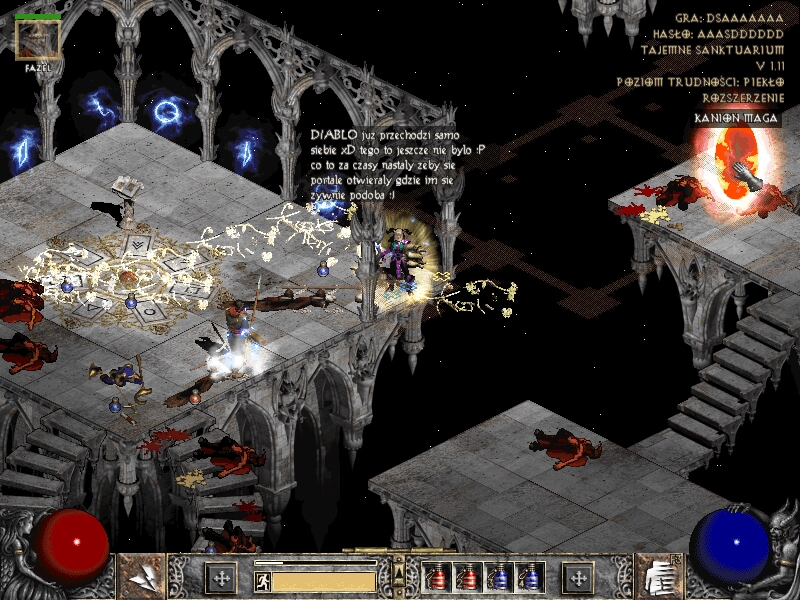Viewport: 800px width, 600px height.
Task: Open new skill button near right skill
Action: click(578, 578)
